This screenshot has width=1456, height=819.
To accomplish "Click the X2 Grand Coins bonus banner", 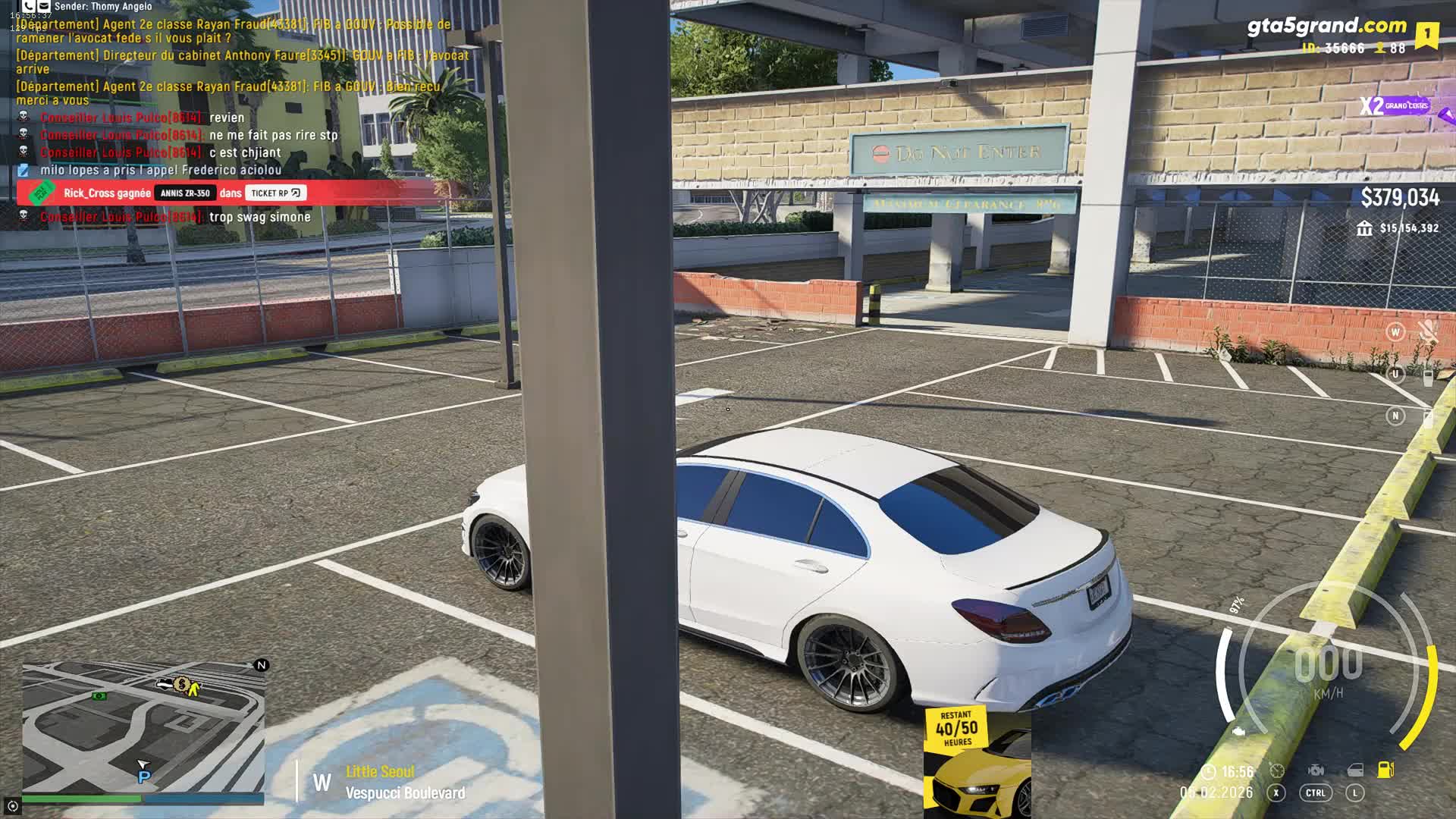I will 1403,106.
